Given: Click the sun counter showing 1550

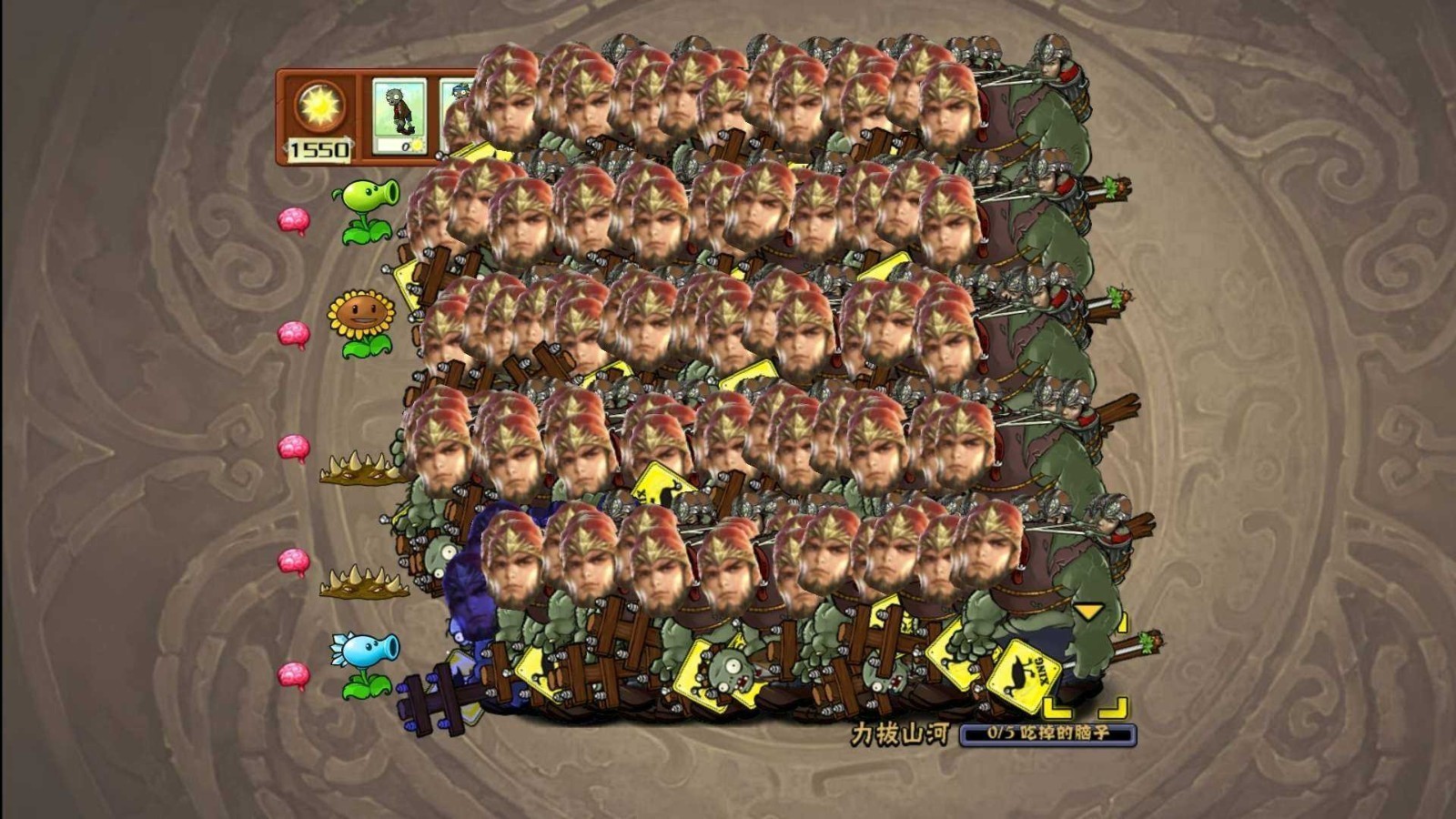Looking at the screenshot, I should (320, 147).
